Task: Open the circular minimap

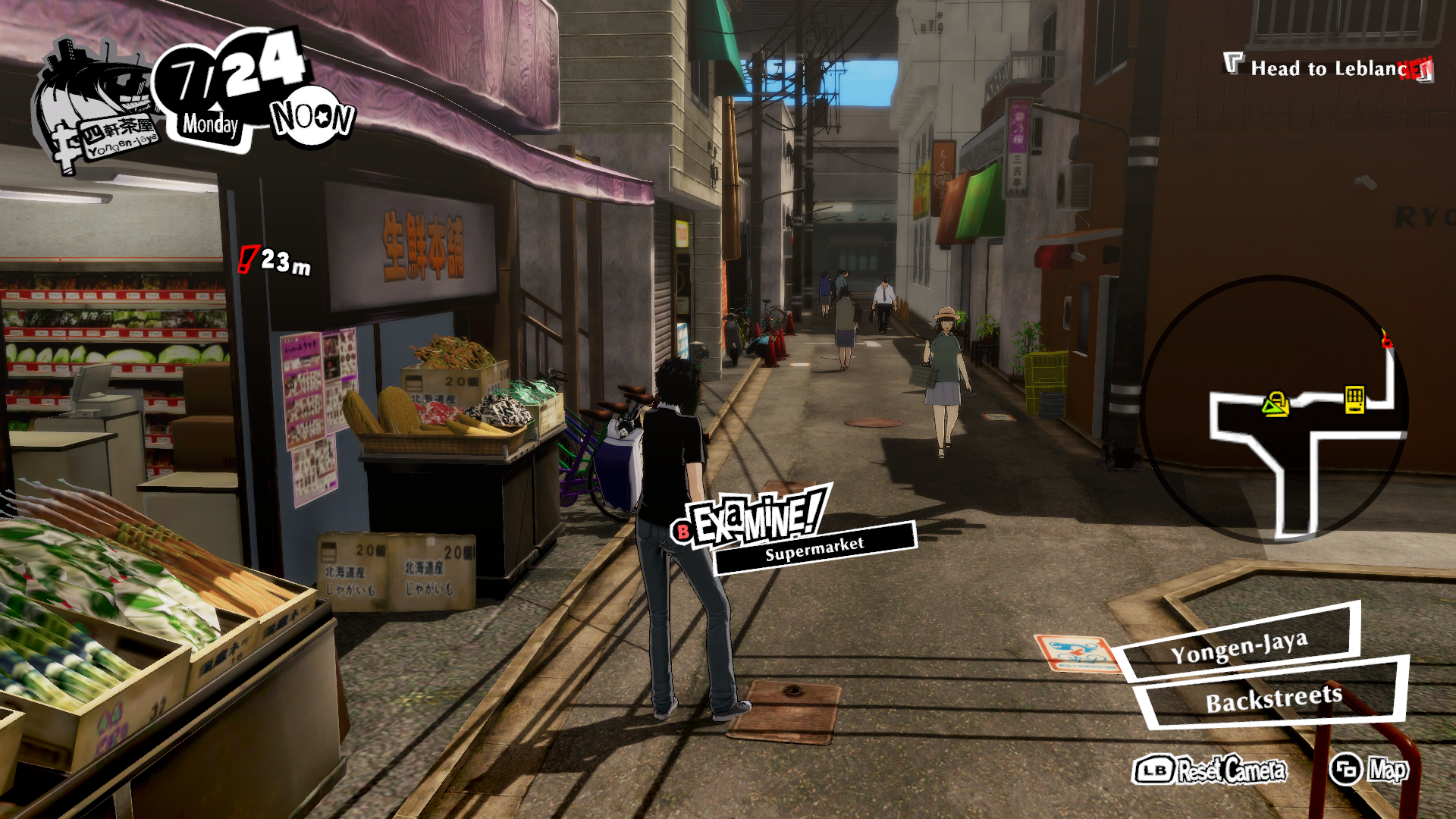Action: (1275, 409)
